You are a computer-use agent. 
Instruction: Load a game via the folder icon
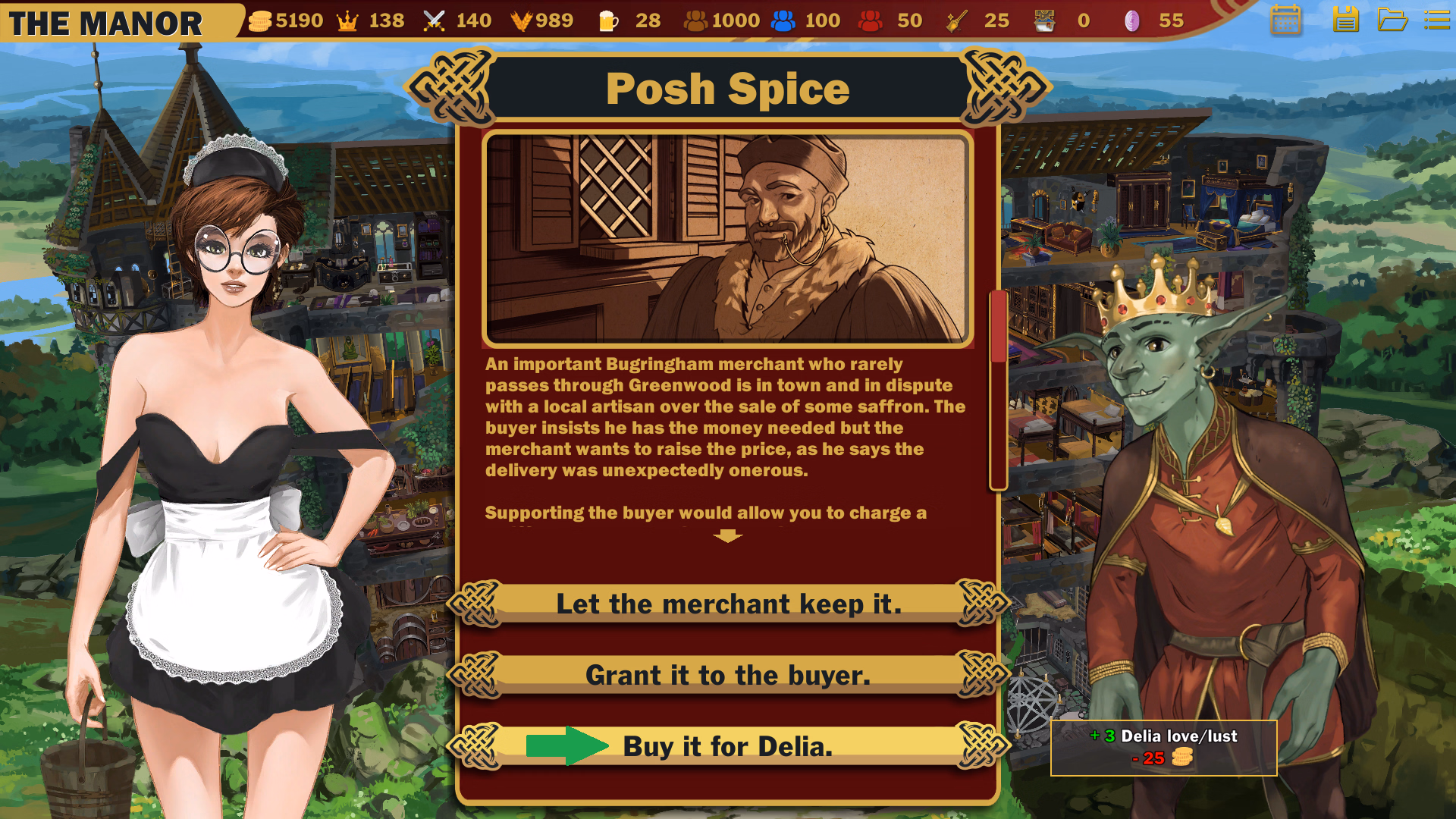pos(1392,20)
